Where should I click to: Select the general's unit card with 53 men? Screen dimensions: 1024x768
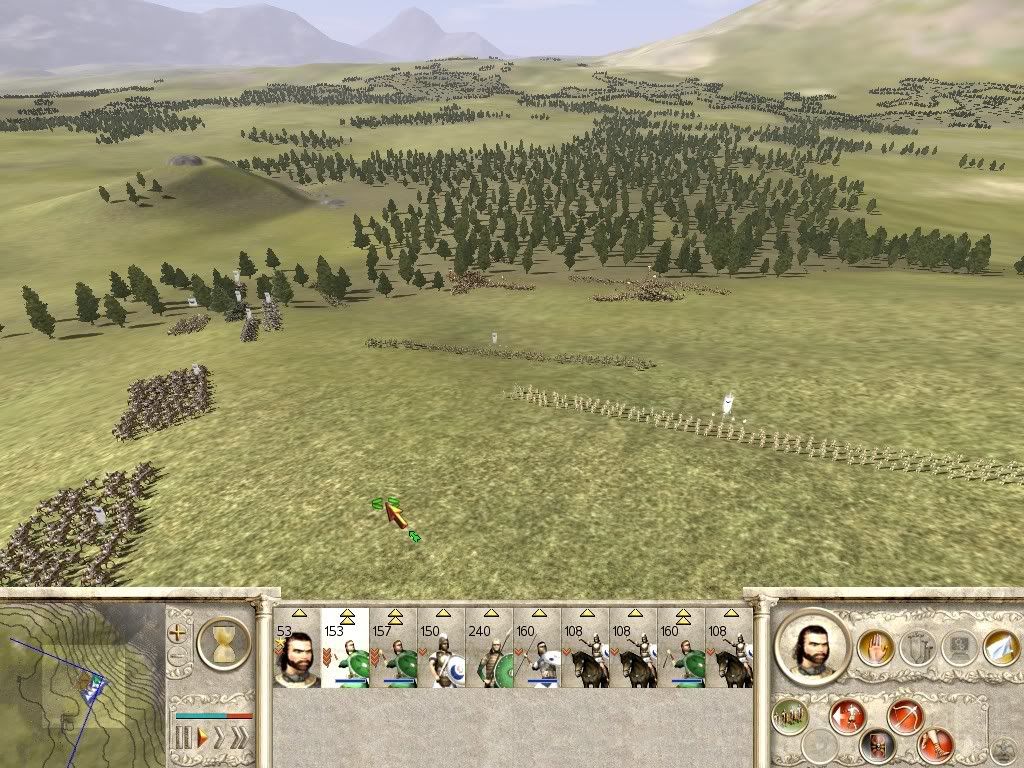tap(297, 648)
